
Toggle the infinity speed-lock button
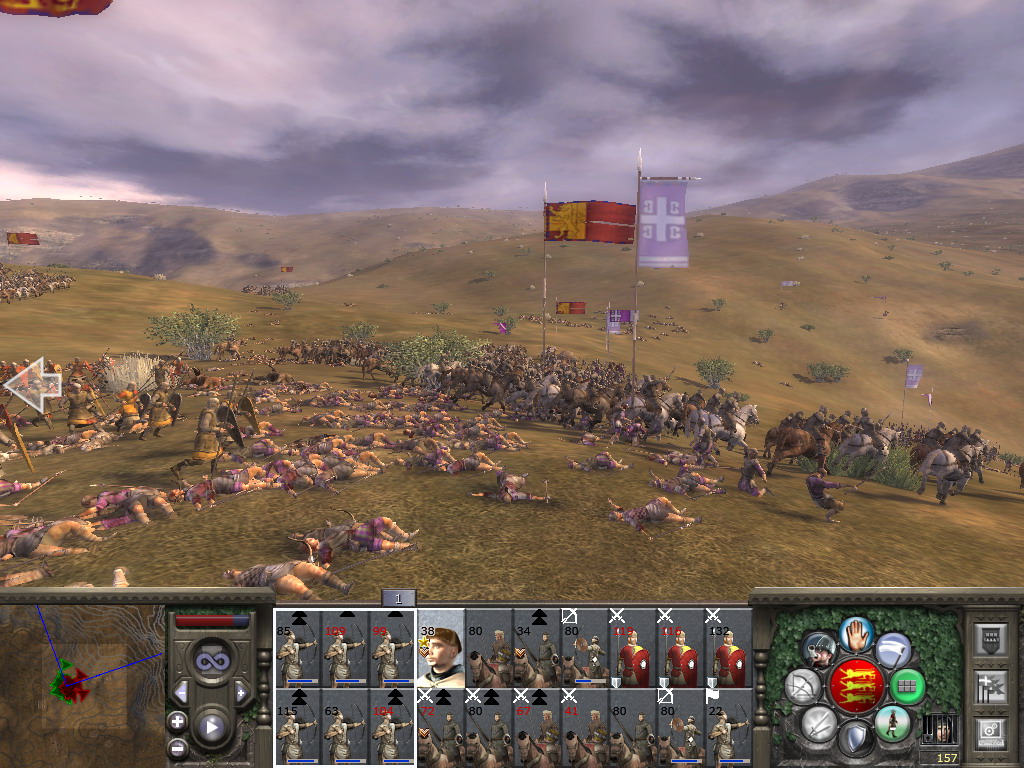pyautogui.click(x=212, y=660)
